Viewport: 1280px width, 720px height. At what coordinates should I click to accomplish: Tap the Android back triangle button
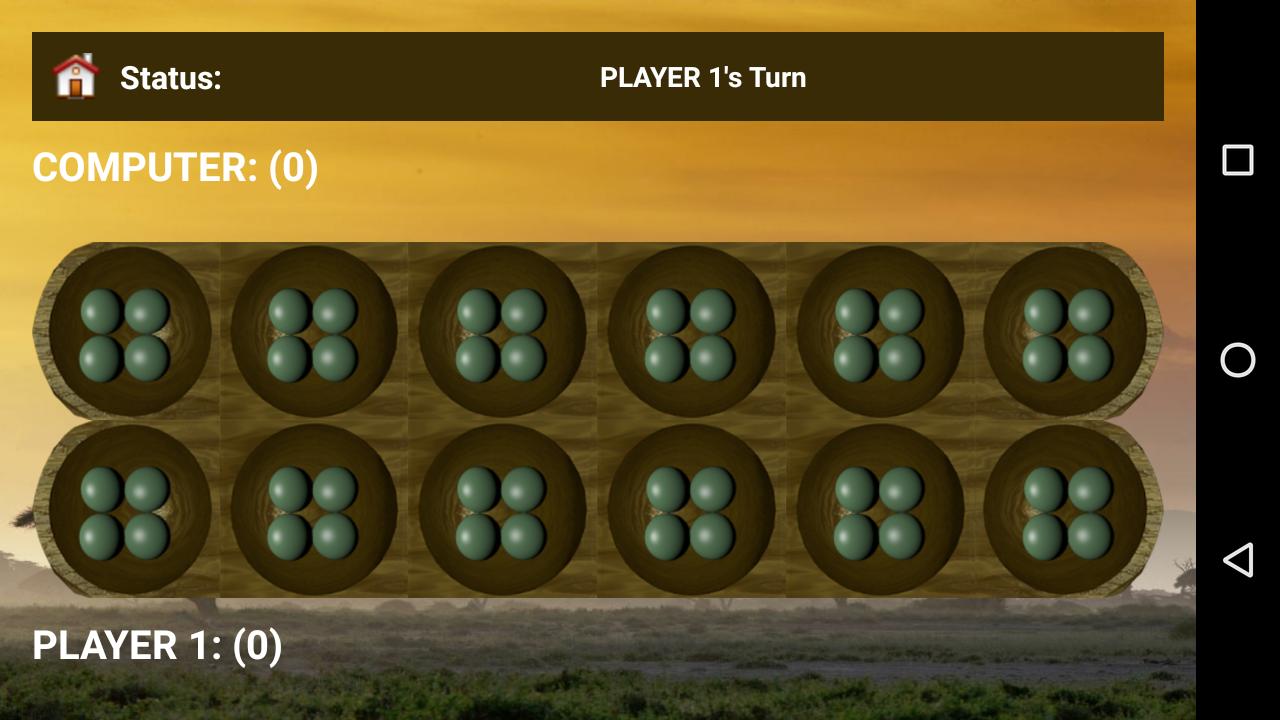[x=1238, y=560]
